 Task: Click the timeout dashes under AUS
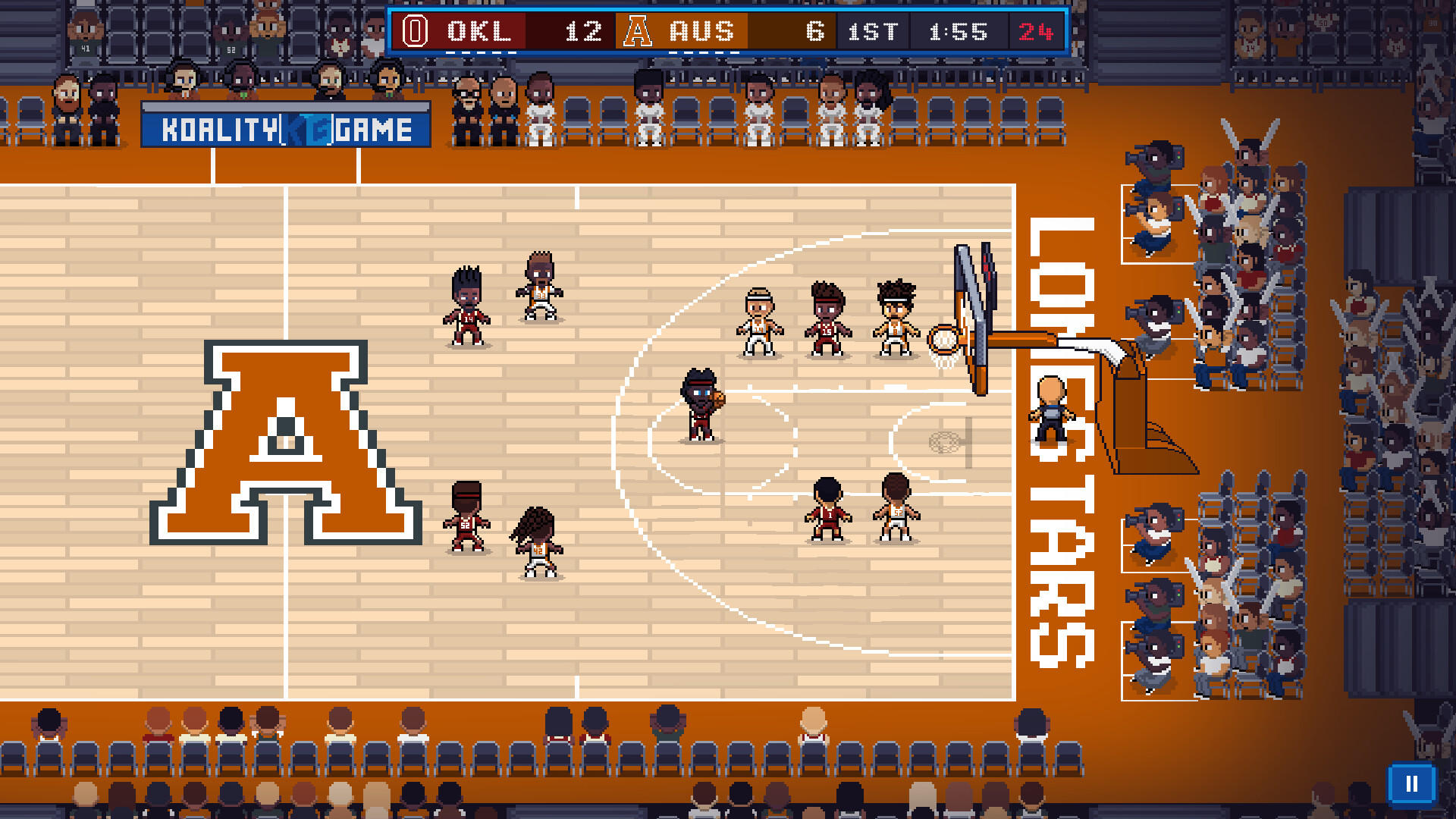click(704, 52)
